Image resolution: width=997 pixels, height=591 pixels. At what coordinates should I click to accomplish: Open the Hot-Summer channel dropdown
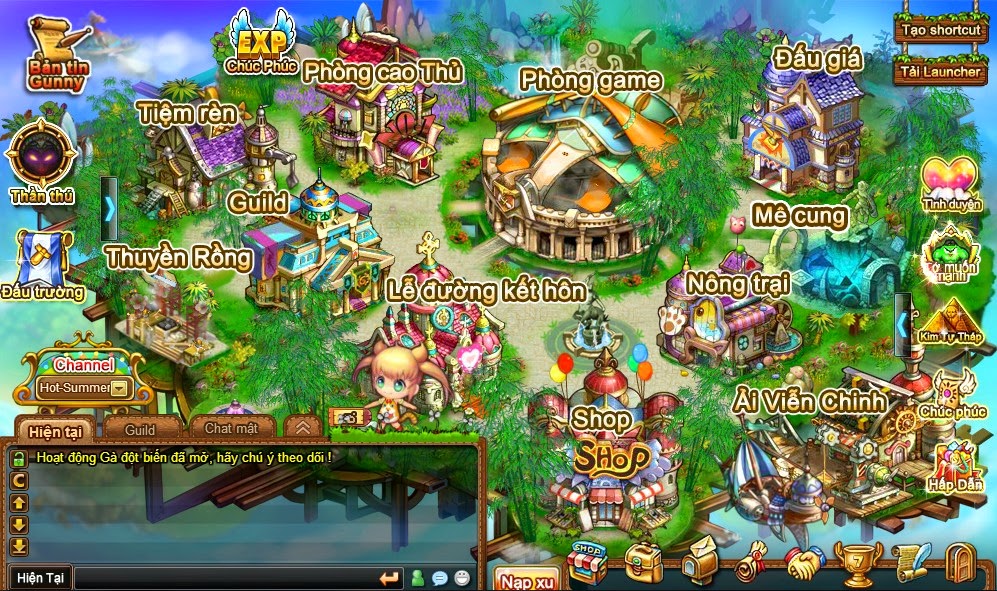point(121,387)
